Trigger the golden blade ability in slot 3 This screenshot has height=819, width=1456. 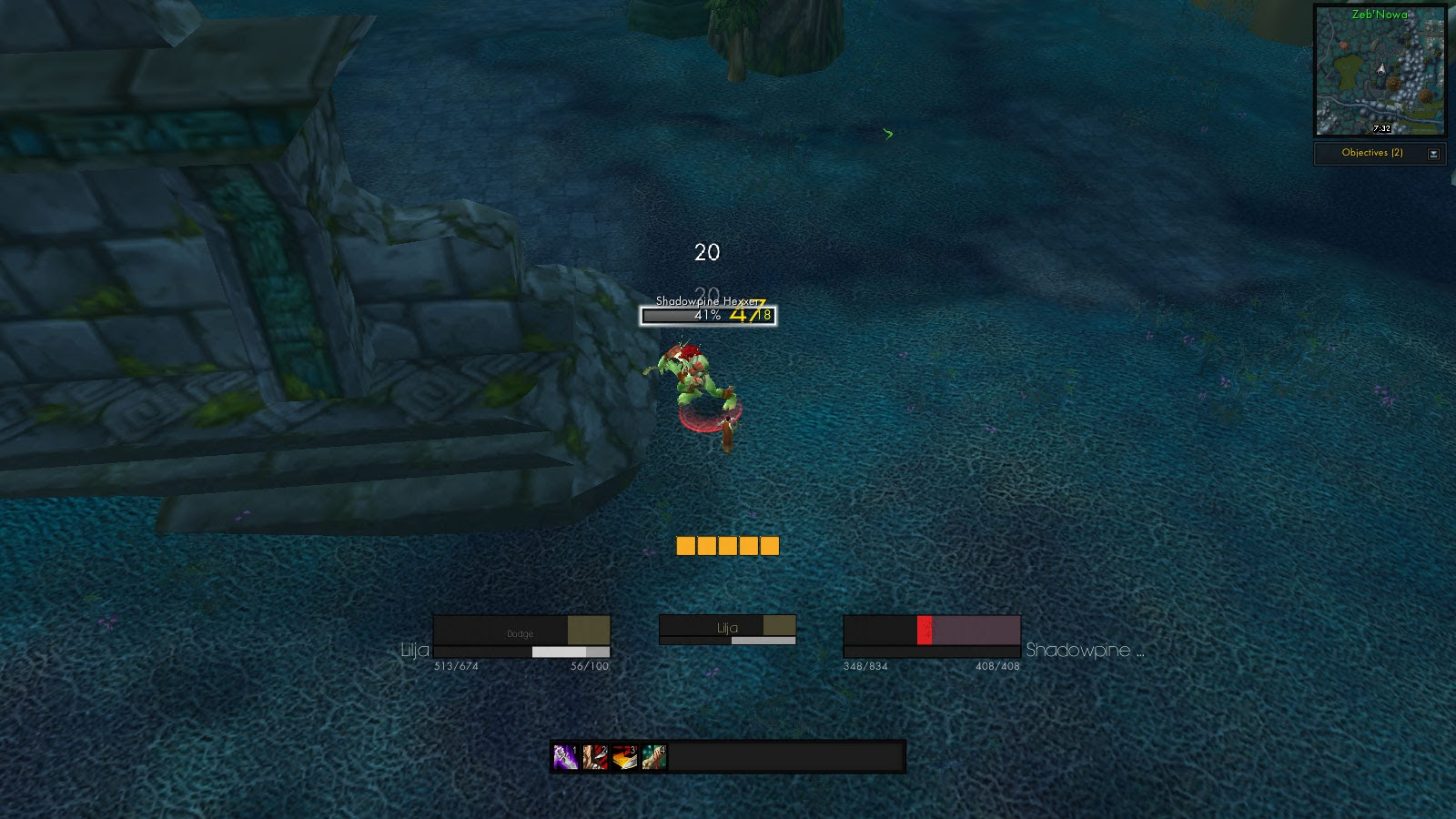(624, 758)
